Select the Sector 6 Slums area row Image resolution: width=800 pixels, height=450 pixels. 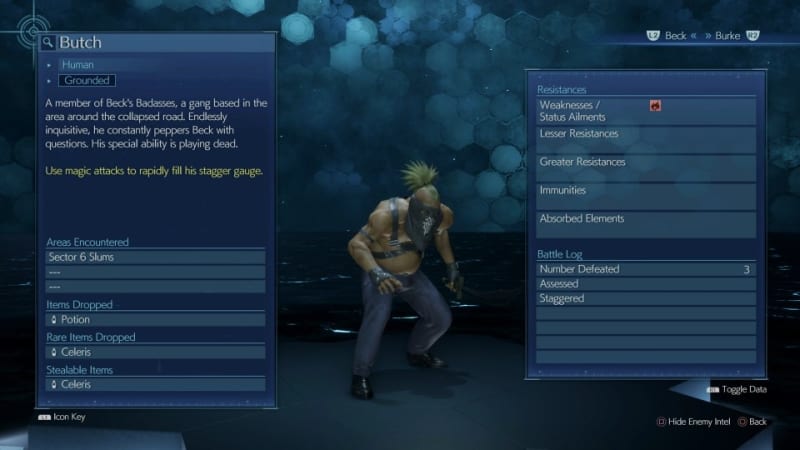pos(155,257)
